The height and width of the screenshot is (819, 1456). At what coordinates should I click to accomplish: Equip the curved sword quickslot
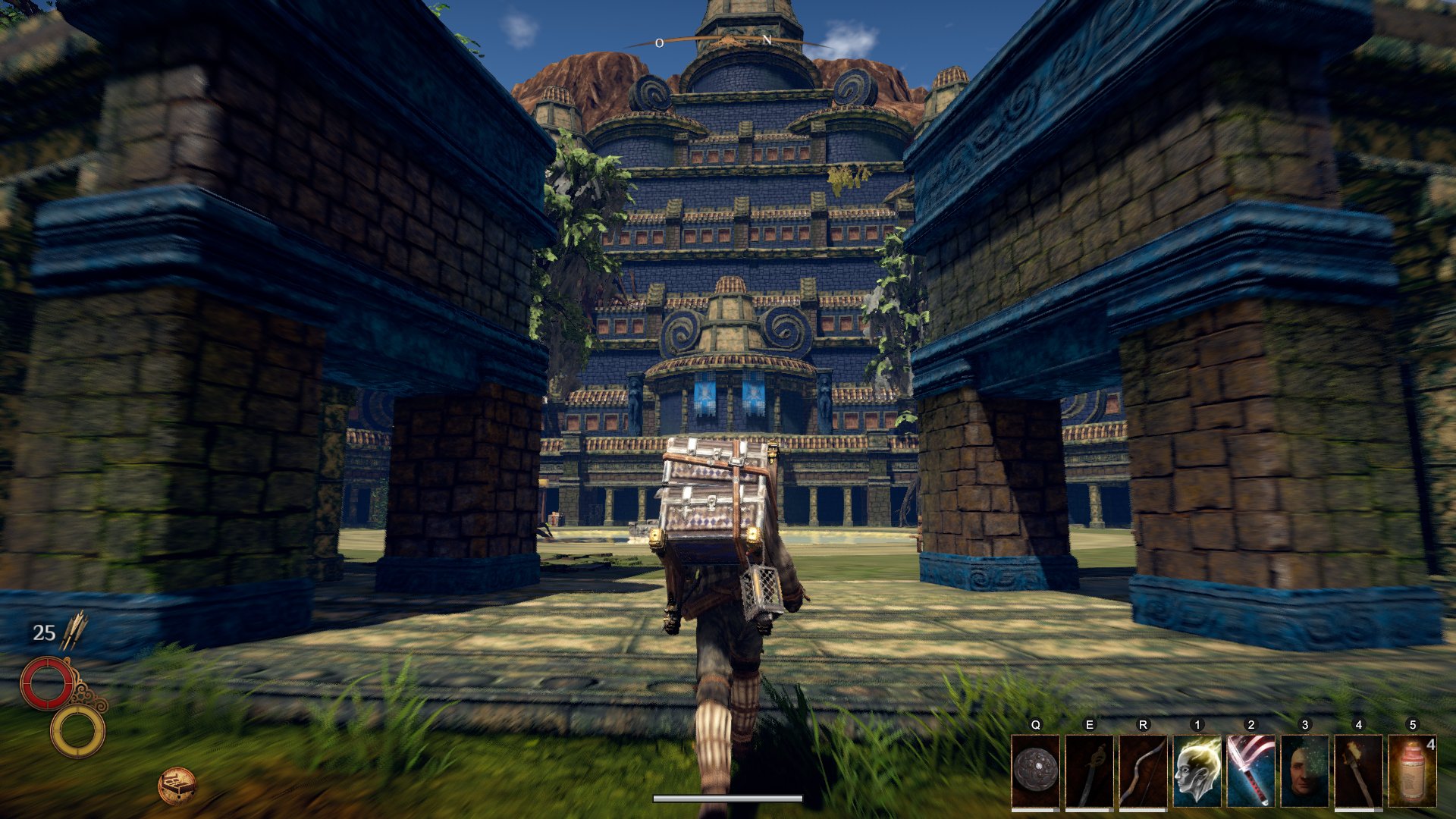tap(1090, 770)
